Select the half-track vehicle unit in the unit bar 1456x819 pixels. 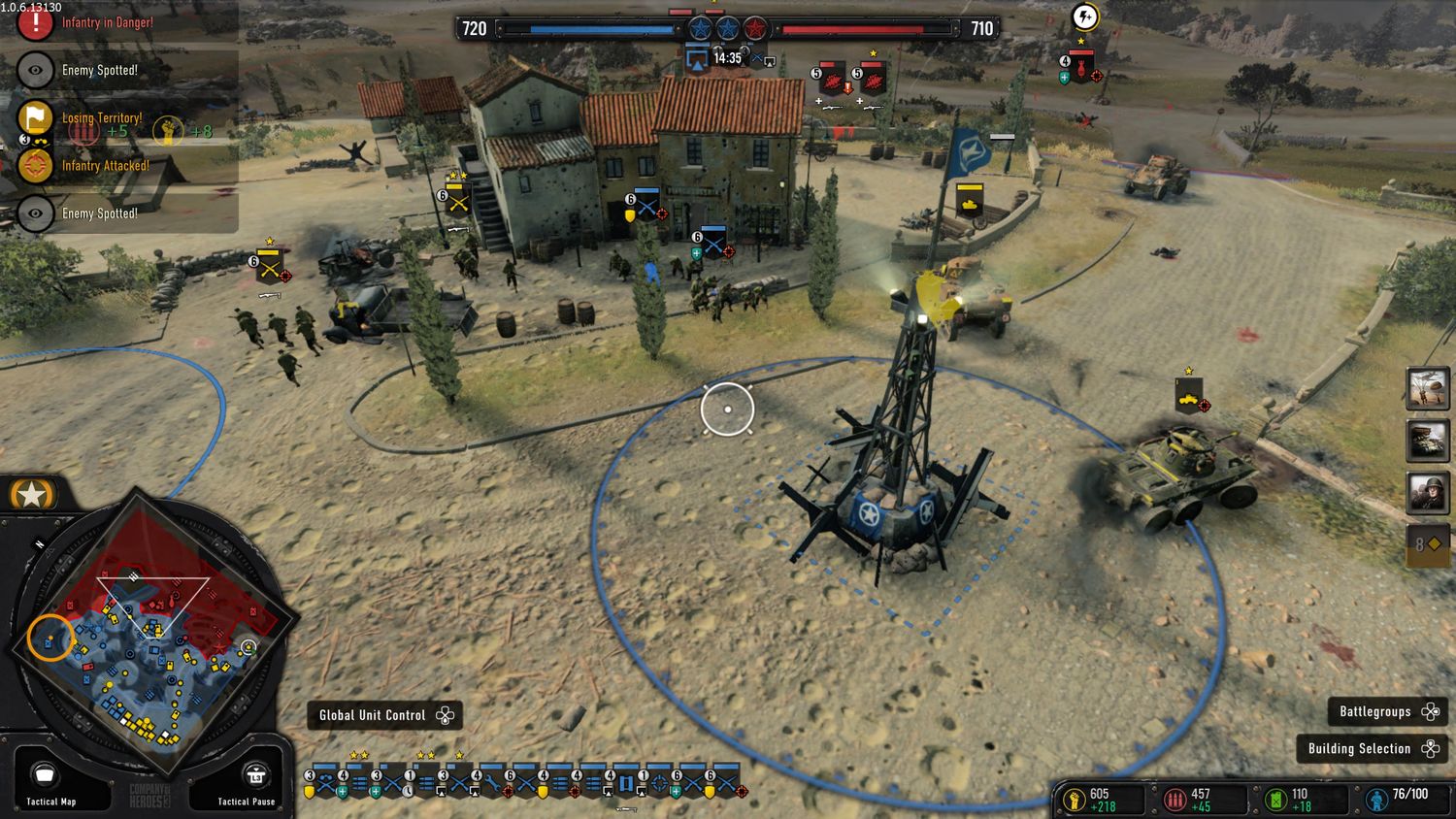pyautogui.click(x=626, y=781)
